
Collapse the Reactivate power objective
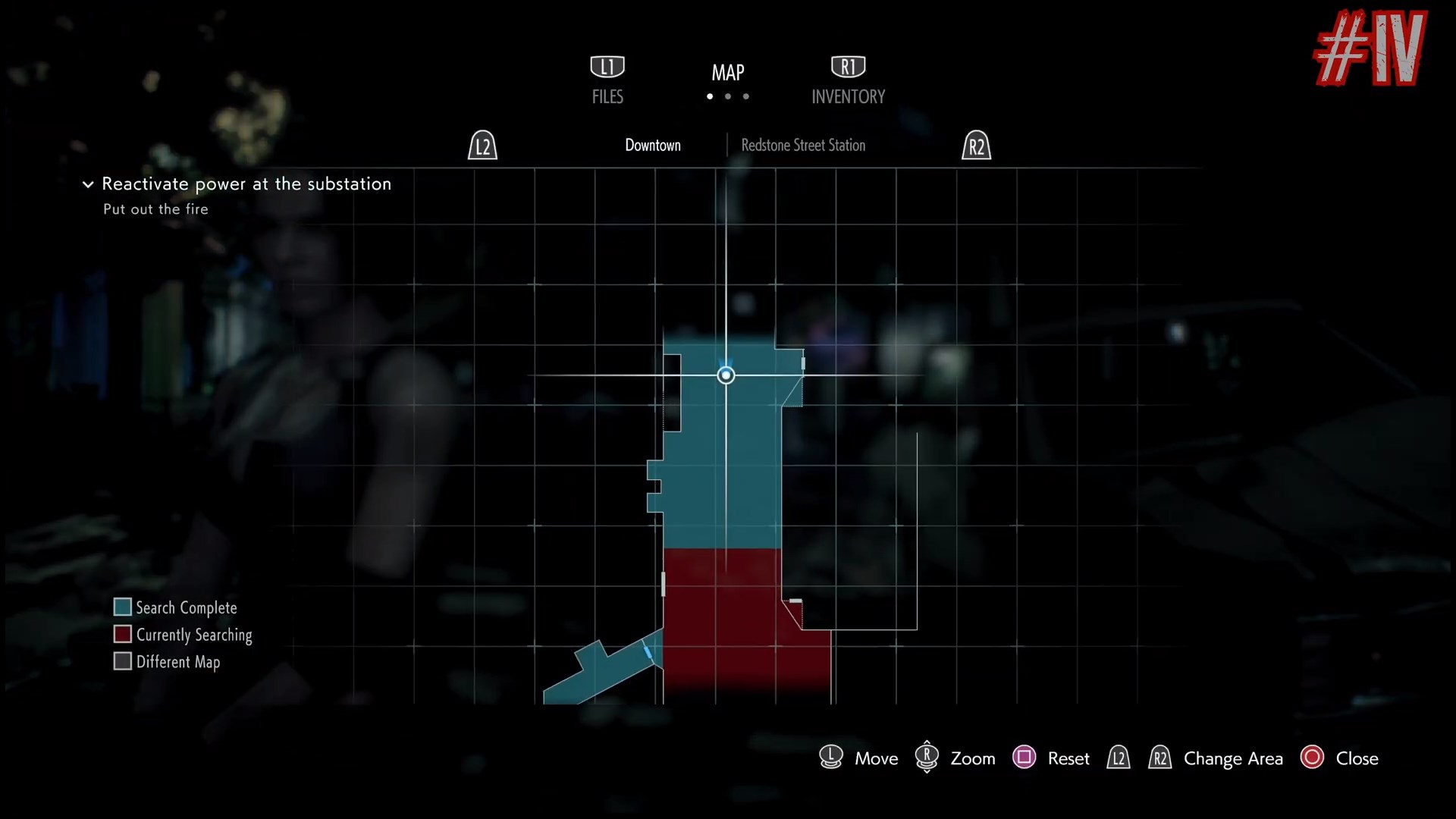point(88,184)
